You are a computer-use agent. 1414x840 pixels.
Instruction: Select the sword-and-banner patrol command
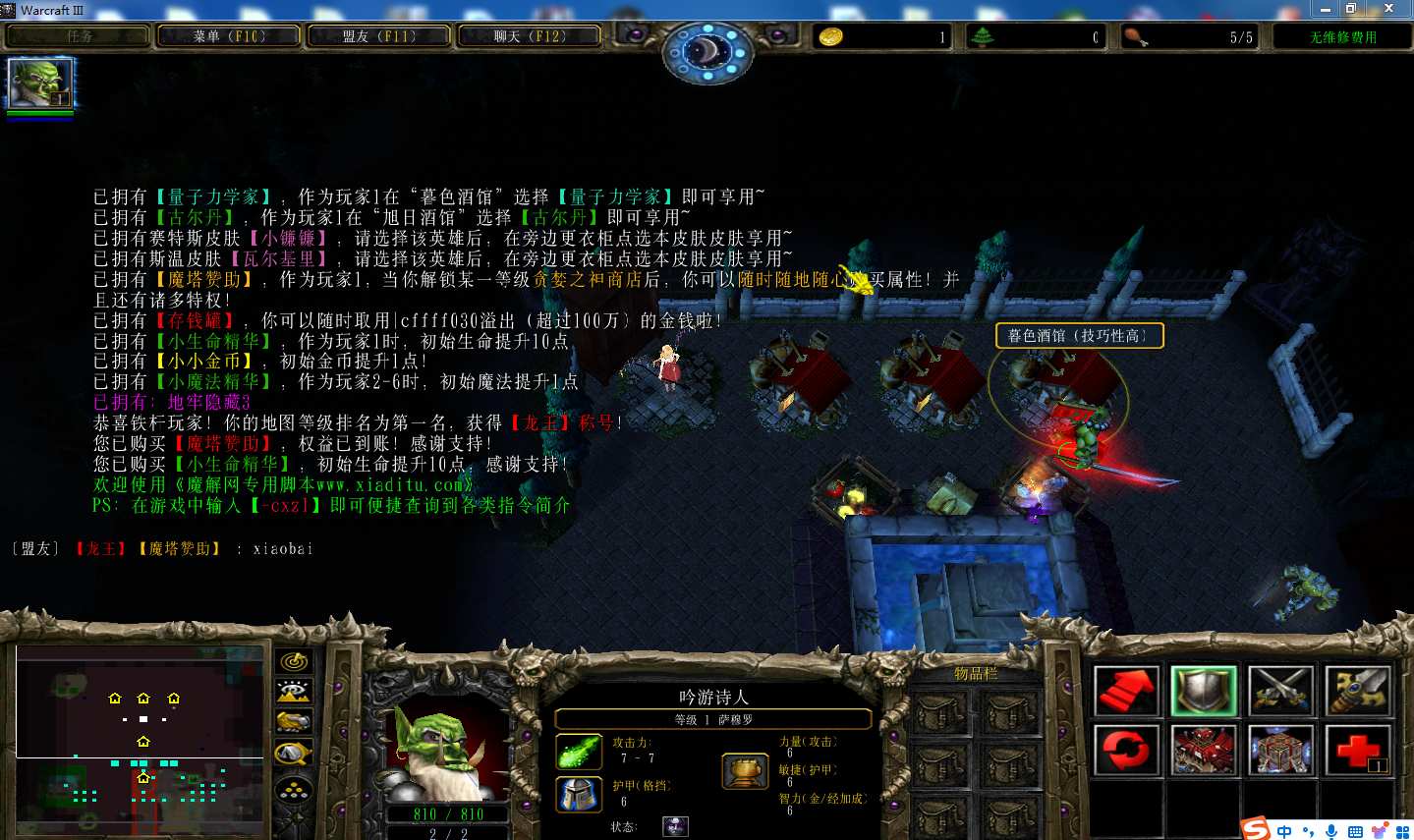click(1357, 691)
